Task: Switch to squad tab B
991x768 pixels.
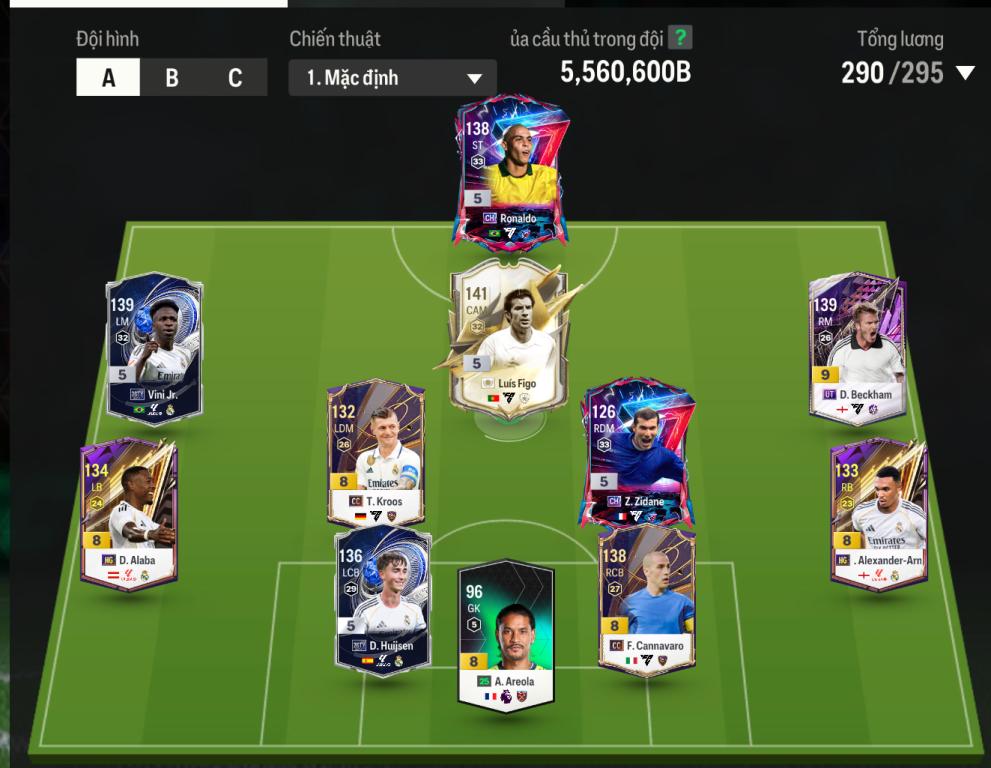Action: tap(172, 78)
